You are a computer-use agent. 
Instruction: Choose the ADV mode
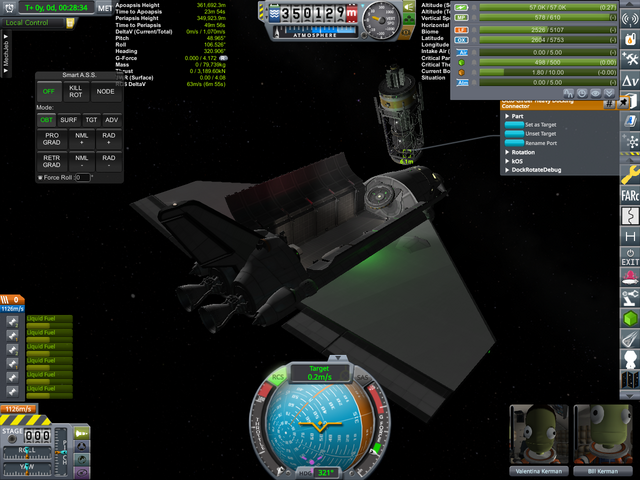[111, 119]
